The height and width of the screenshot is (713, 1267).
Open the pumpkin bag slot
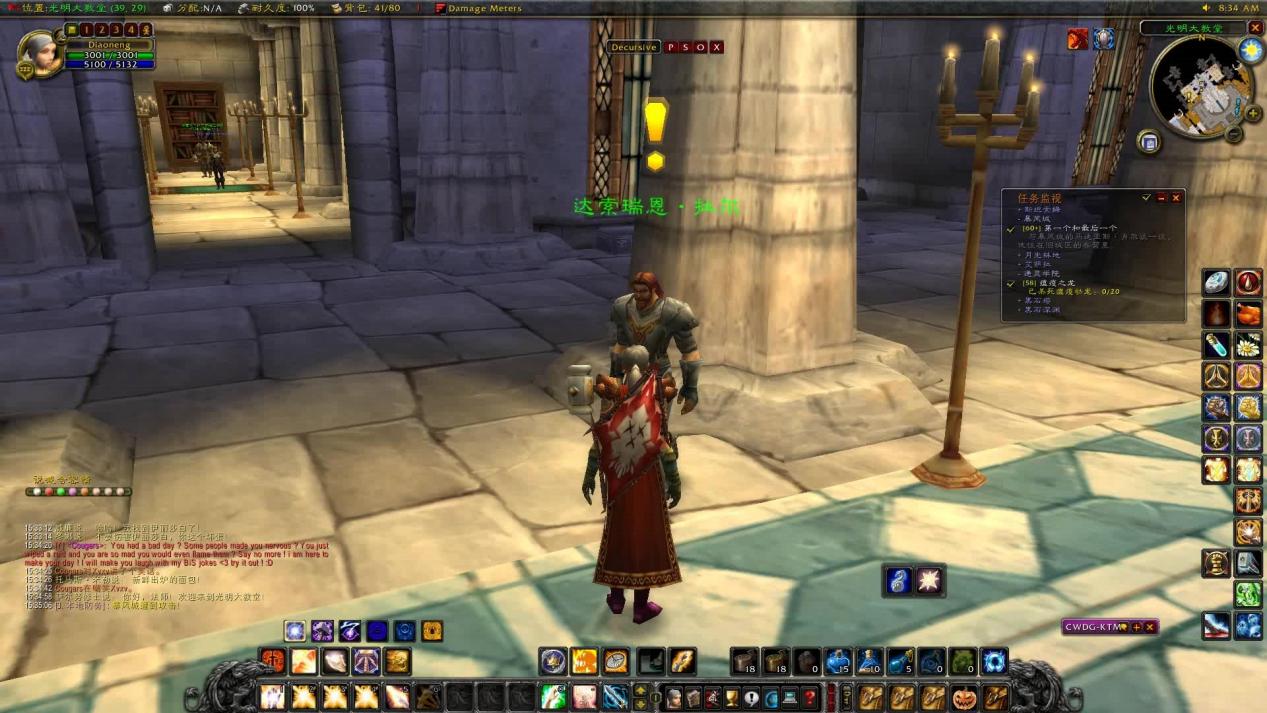[x=964, y=697]
